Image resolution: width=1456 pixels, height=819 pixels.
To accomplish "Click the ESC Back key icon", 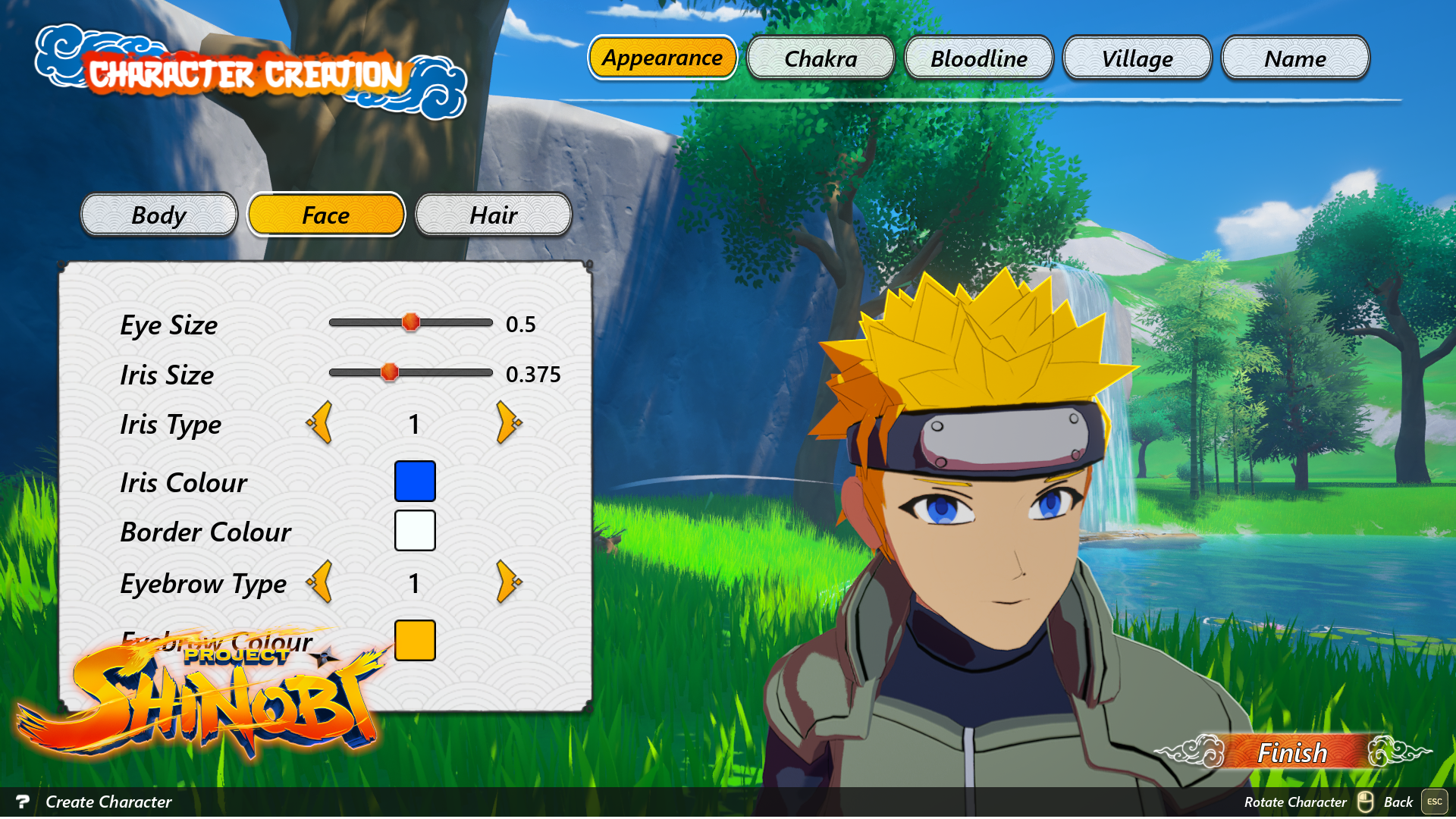I will coord(1434,802).
